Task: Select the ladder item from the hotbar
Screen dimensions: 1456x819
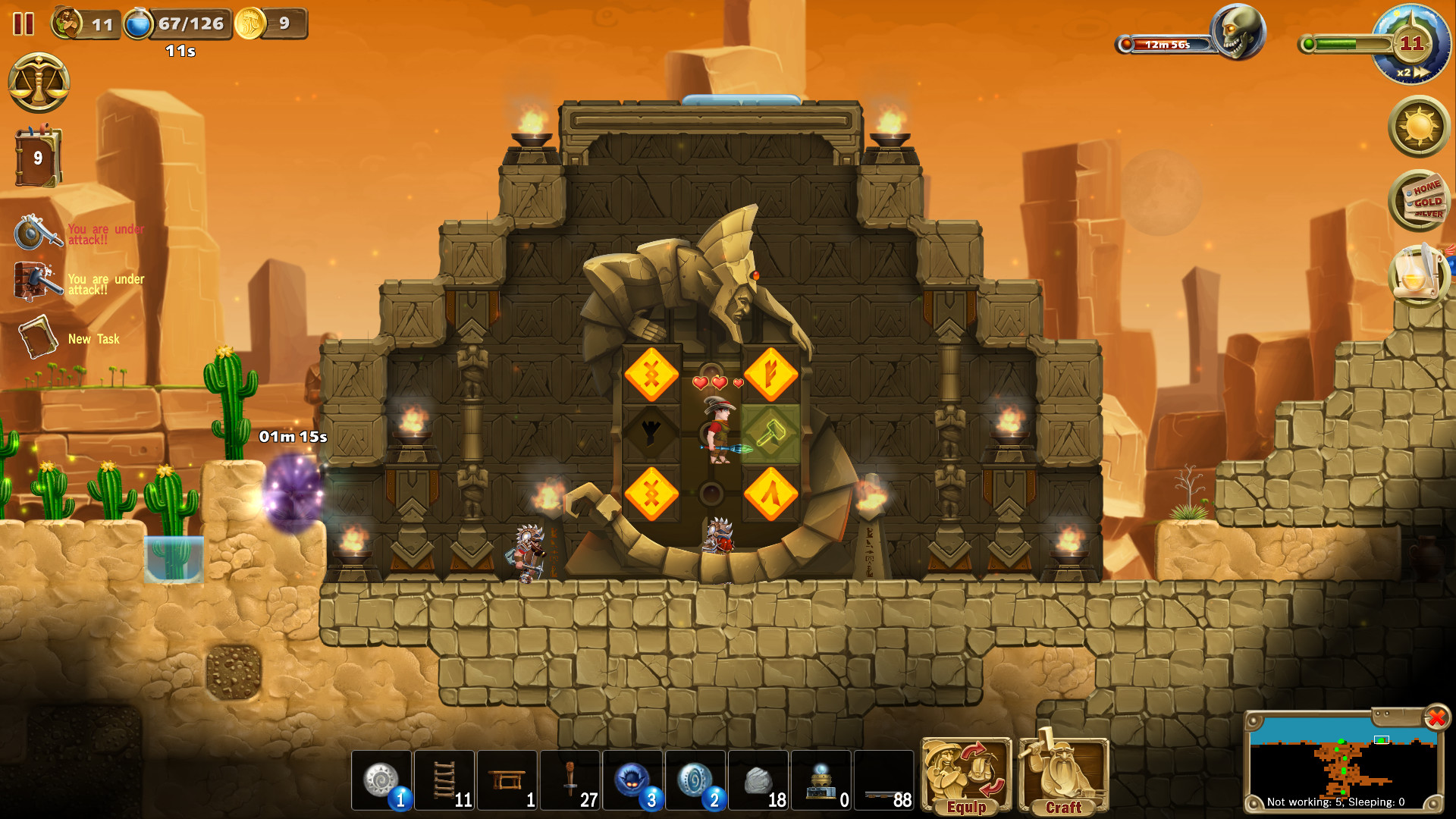Action: (445, 781)
